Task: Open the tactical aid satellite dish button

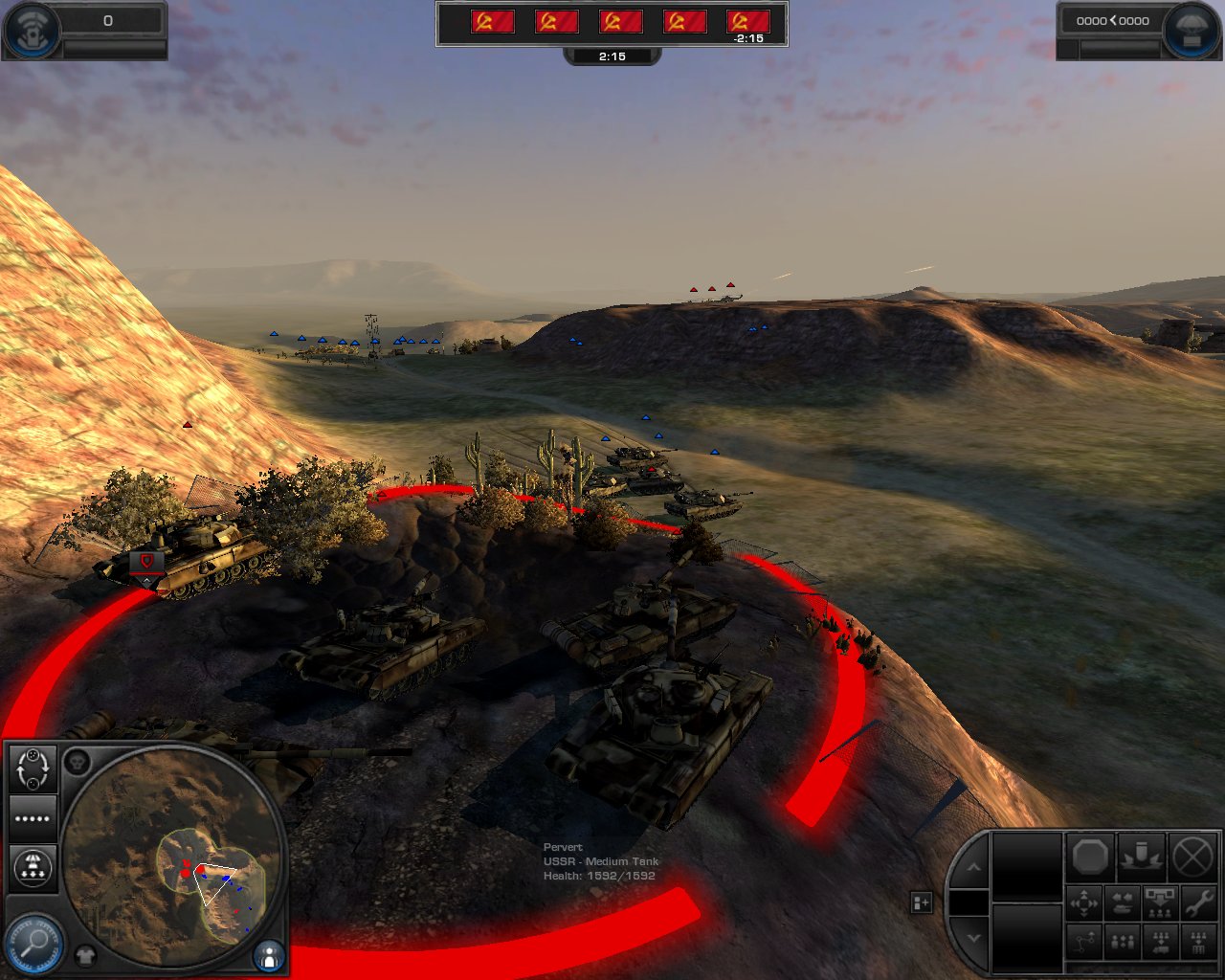Action: pos(29,30)
